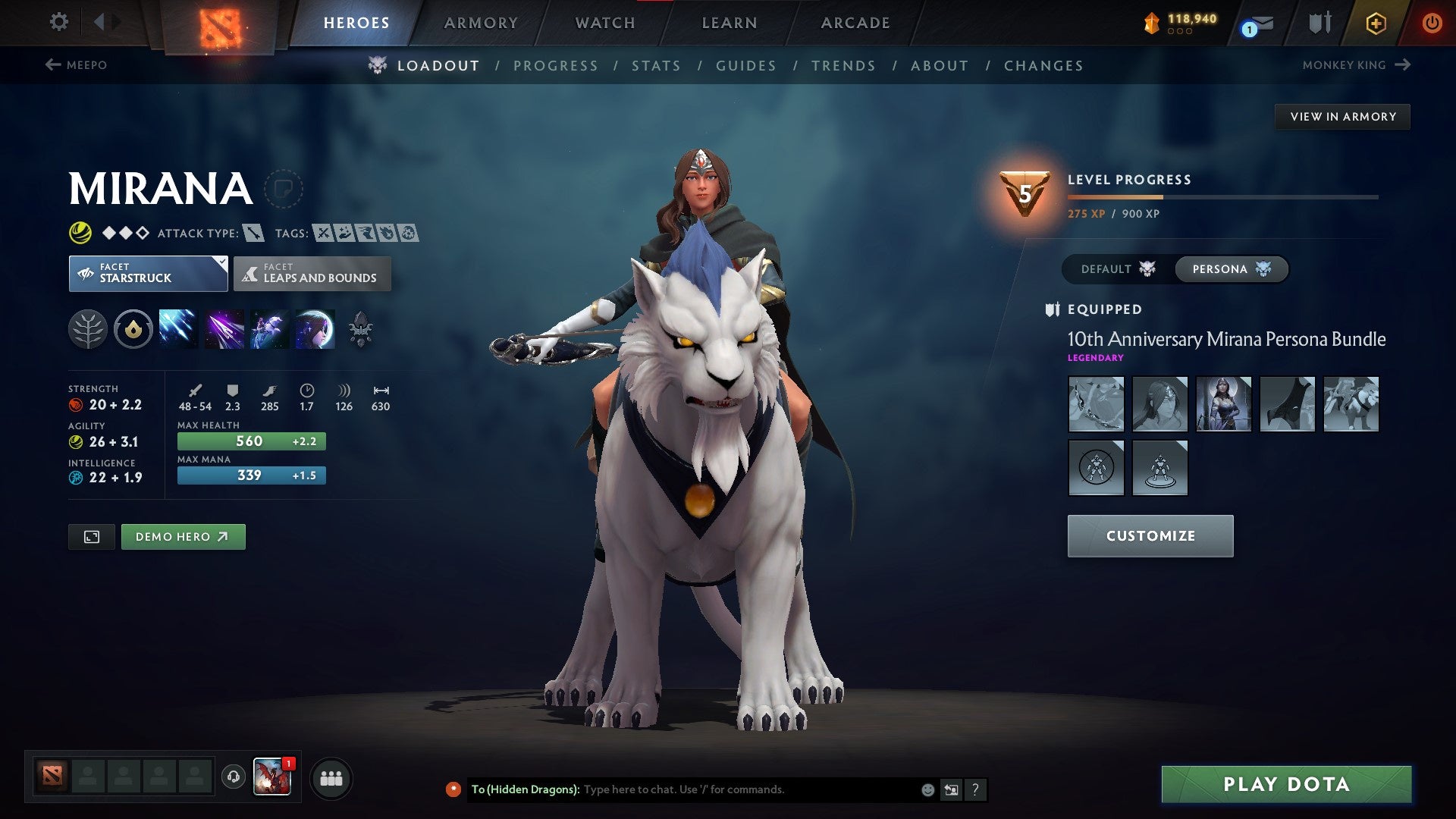The width and height of the screenshot is (1456, 819).
Task: Open the settings gear menu
Action: (x=58, y=23)
